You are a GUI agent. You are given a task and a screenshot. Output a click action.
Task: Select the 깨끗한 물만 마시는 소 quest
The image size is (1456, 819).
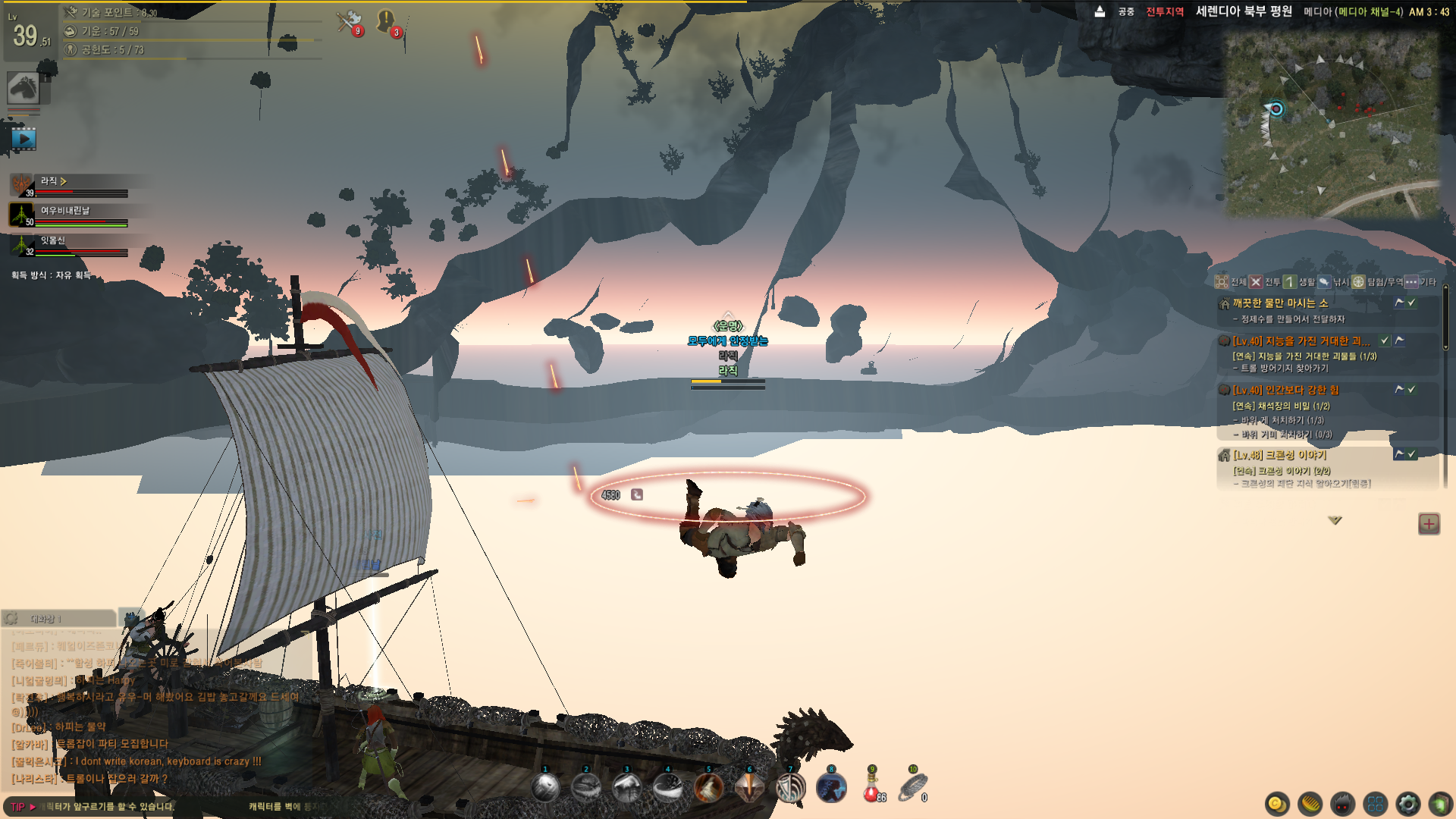1280,303
